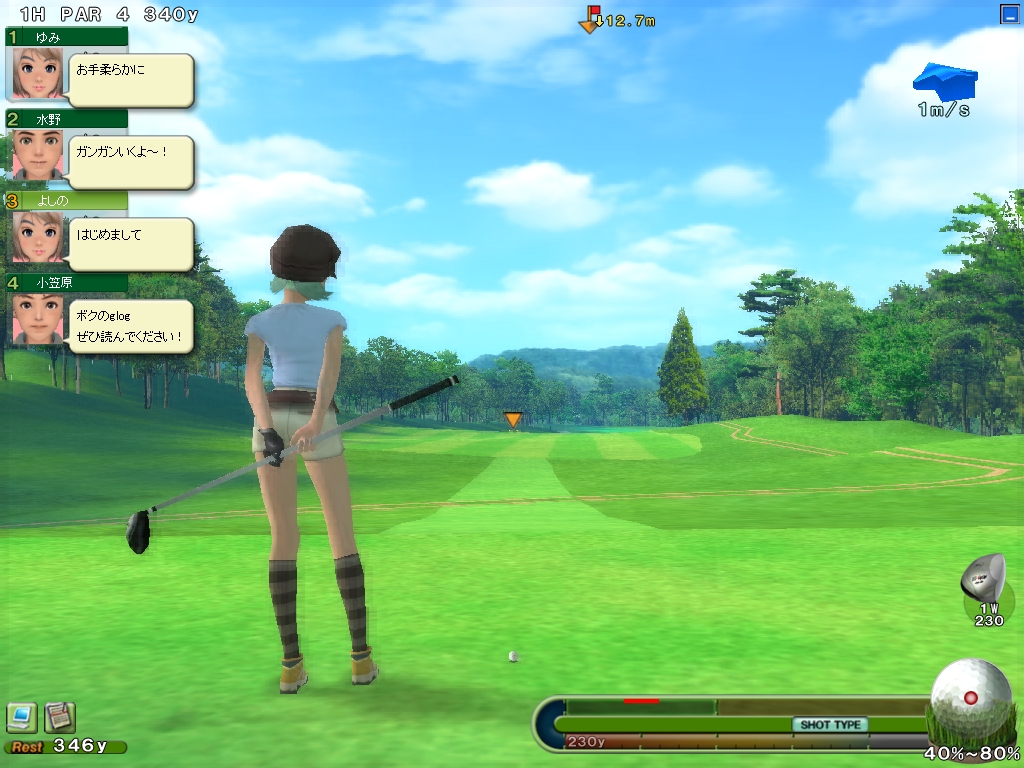Open the computer monitor menu icon
This screenshot has height=768, width=1024.
click(x=21, y=716)
